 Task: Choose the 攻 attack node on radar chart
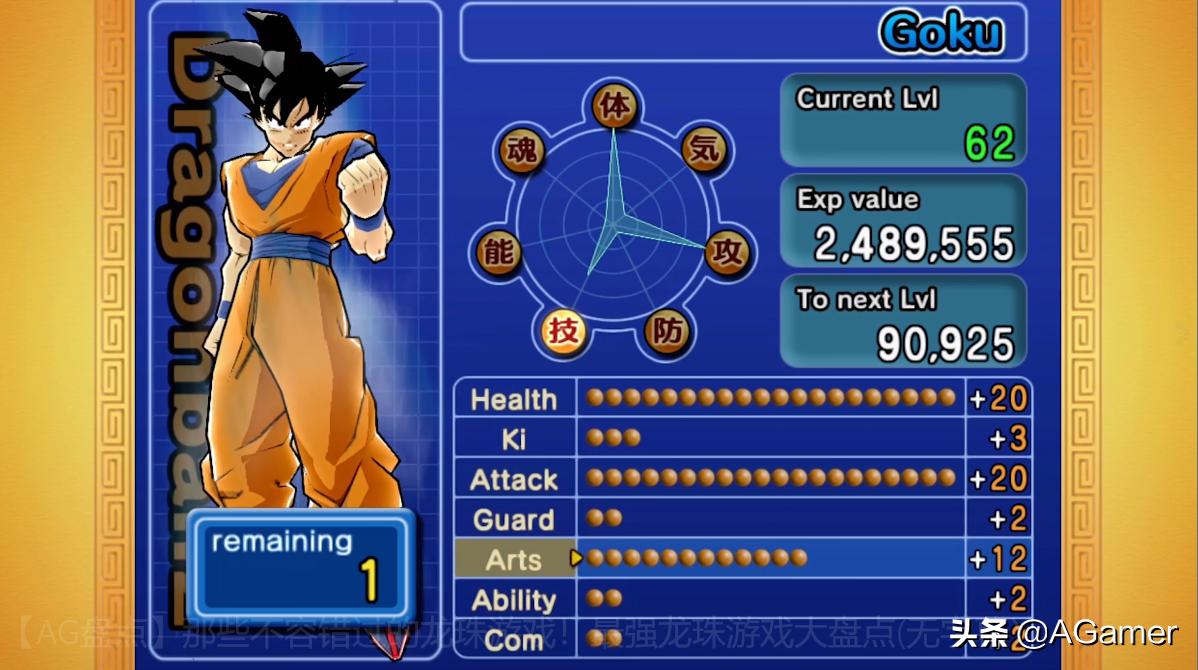pyautogui.click(x=728, y=251)
